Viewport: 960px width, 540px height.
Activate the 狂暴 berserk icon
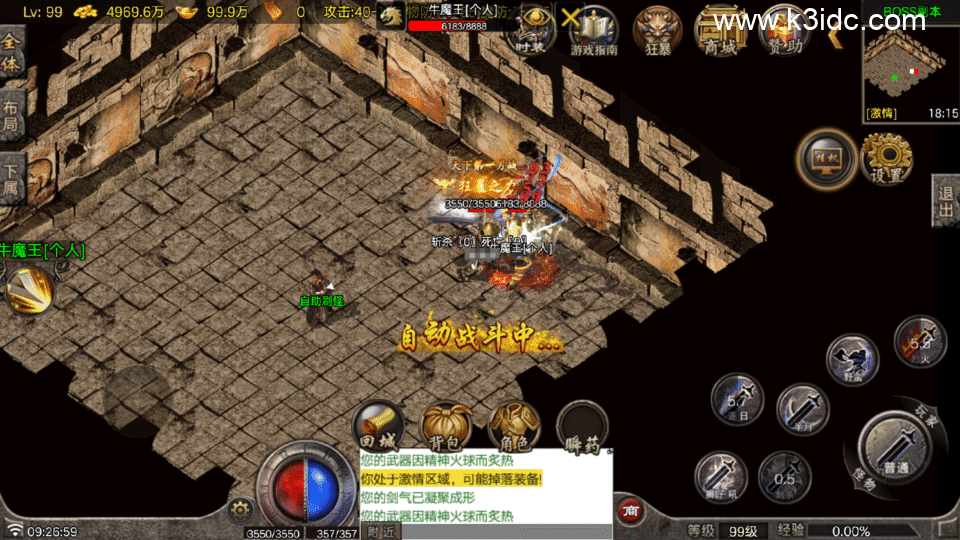click(x=658, y=30)
